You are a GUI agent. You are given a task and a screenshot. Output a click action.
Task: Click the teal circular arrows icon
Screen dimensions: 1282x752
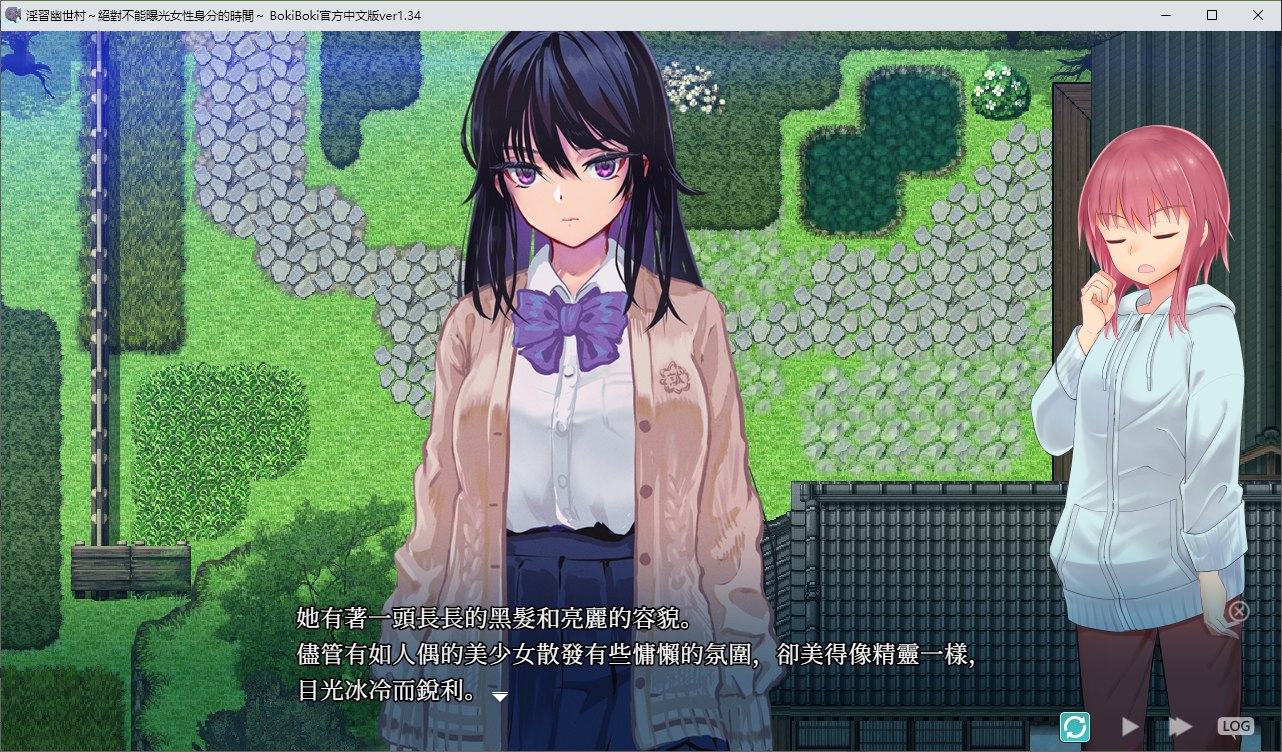[1075, 727]
